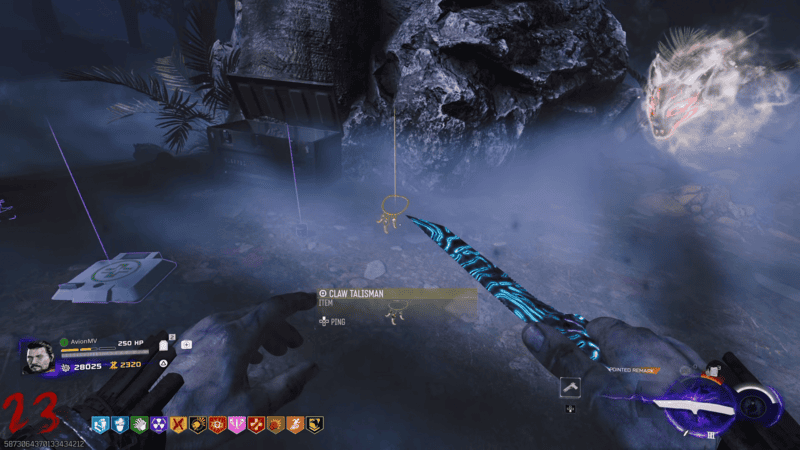
Task: Select the black and yellow perk icon
Action: coord(314,425)
